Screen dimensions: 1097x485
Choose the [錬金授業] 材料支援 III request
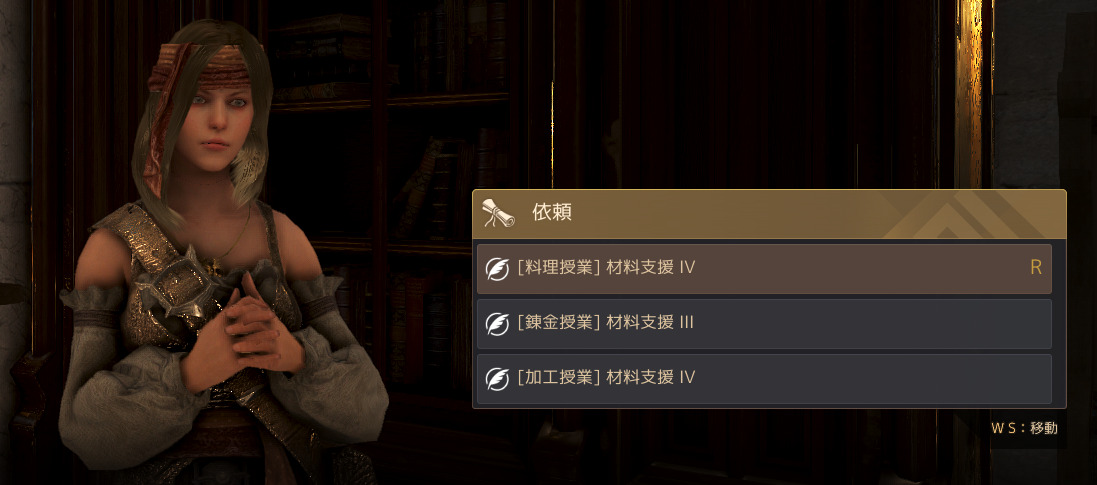tap(763, 323)
